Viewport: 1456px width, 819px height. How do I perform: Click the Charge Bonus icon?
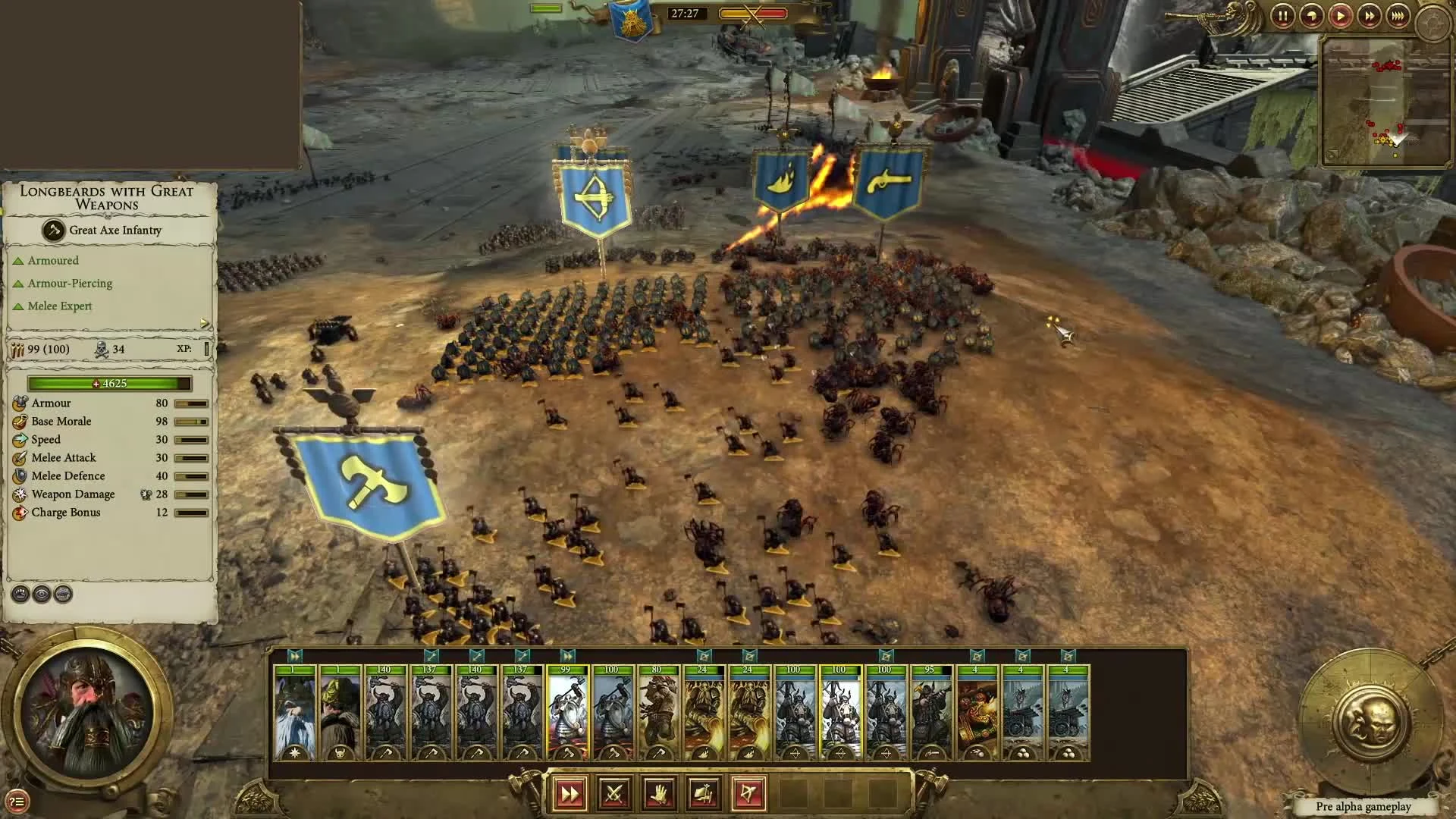click(x=19, y=513)
